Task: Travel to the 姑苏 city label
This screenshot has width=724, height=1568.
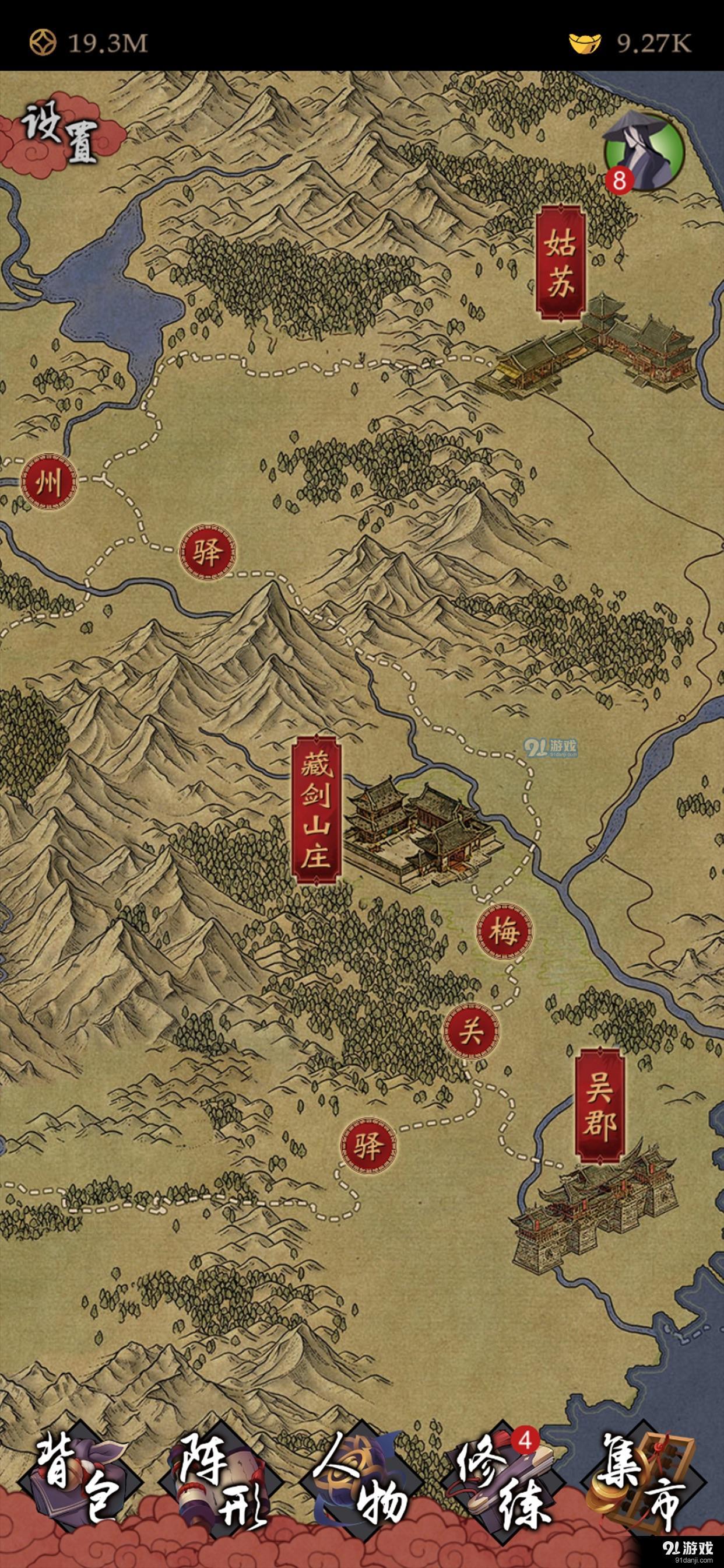Action: click(559, 262)
